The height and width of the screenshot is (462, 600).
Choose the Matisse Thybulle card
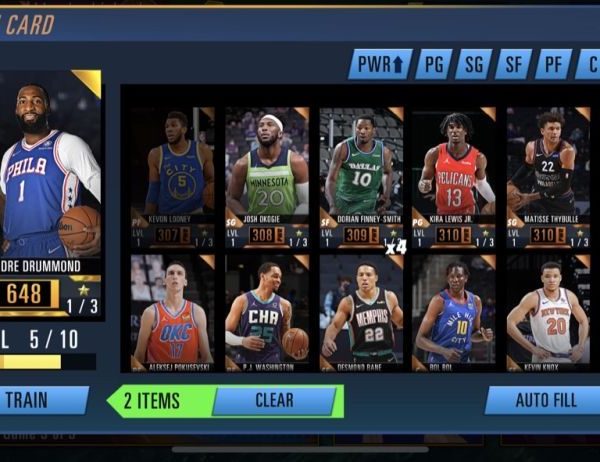coord(547,175)
